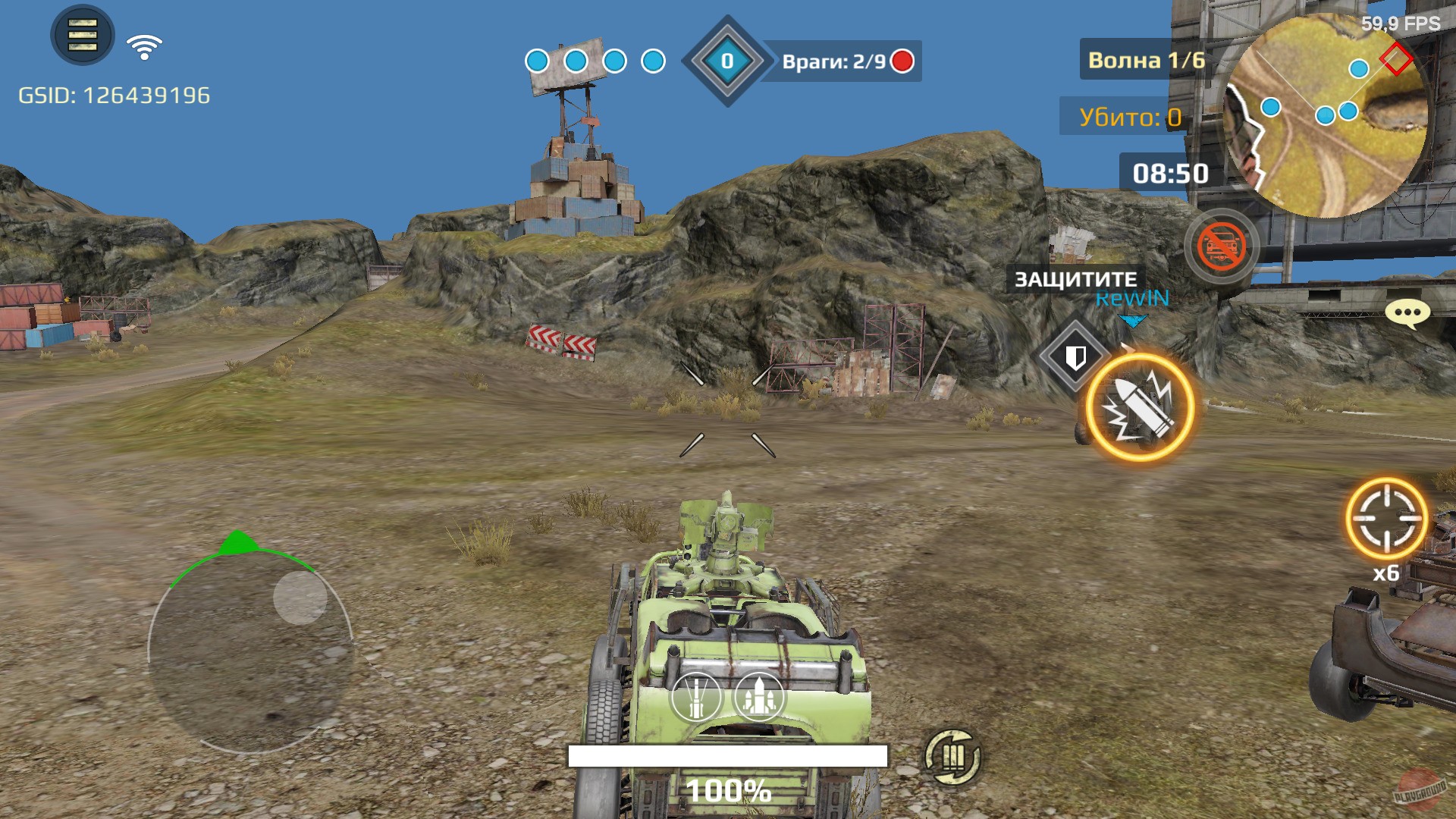Select the shield ability icon near RewIN
Screen dimensions: 1456x819
click(1075, 356)
